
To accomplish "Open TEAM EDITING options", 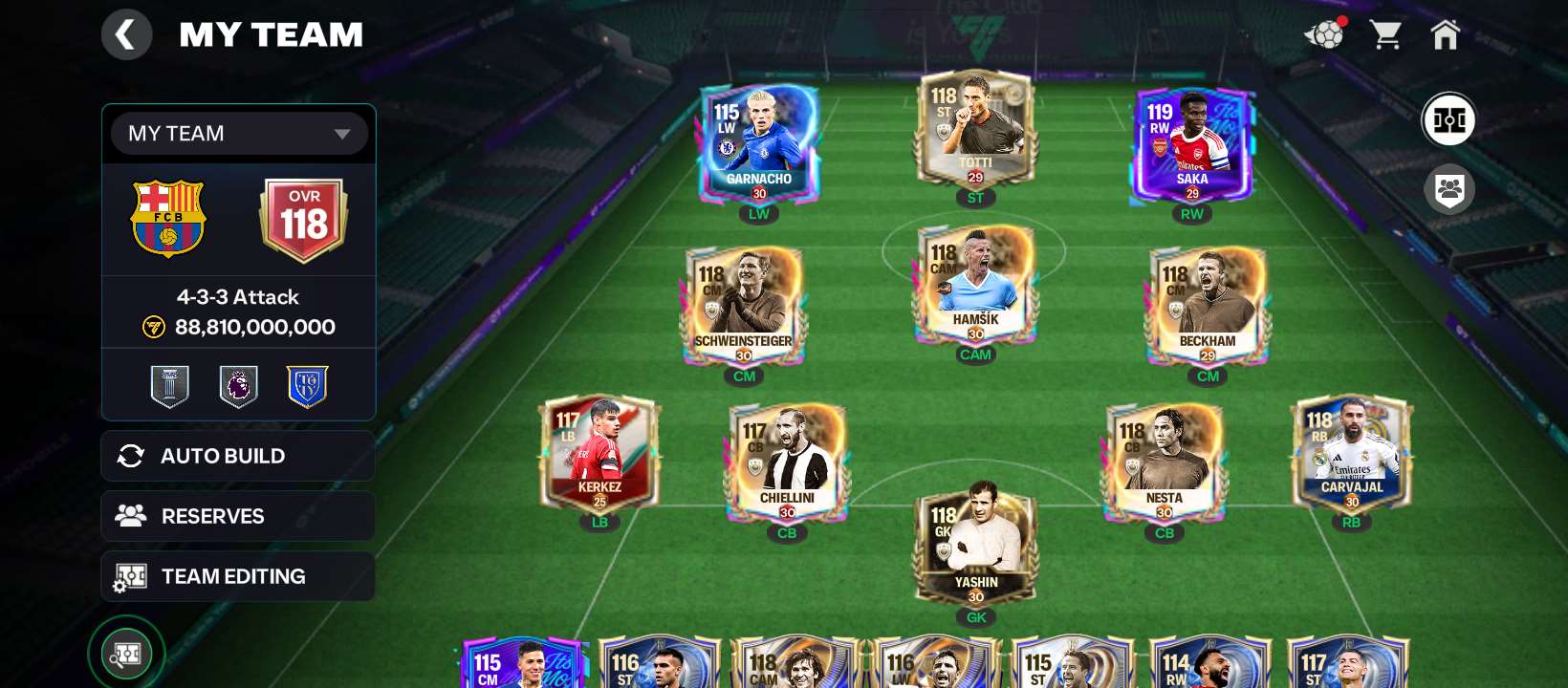I will (238, 576).
